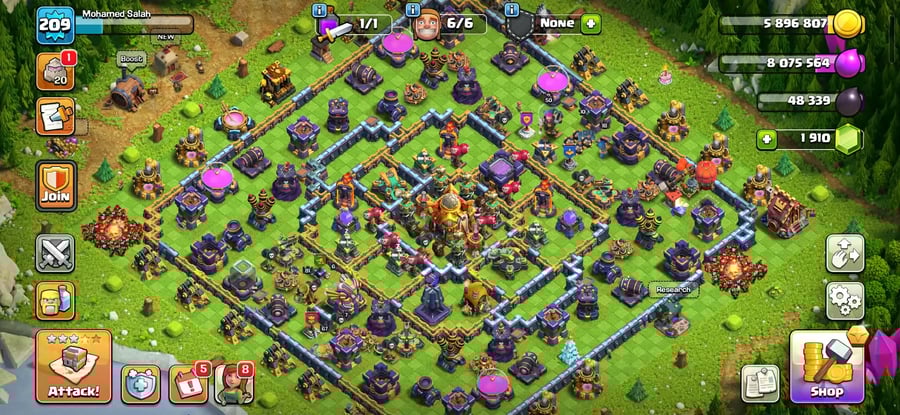This screenshot has height=415, width=900.
Task: Show info for the 1/1 sword slot
Action: 321,11
